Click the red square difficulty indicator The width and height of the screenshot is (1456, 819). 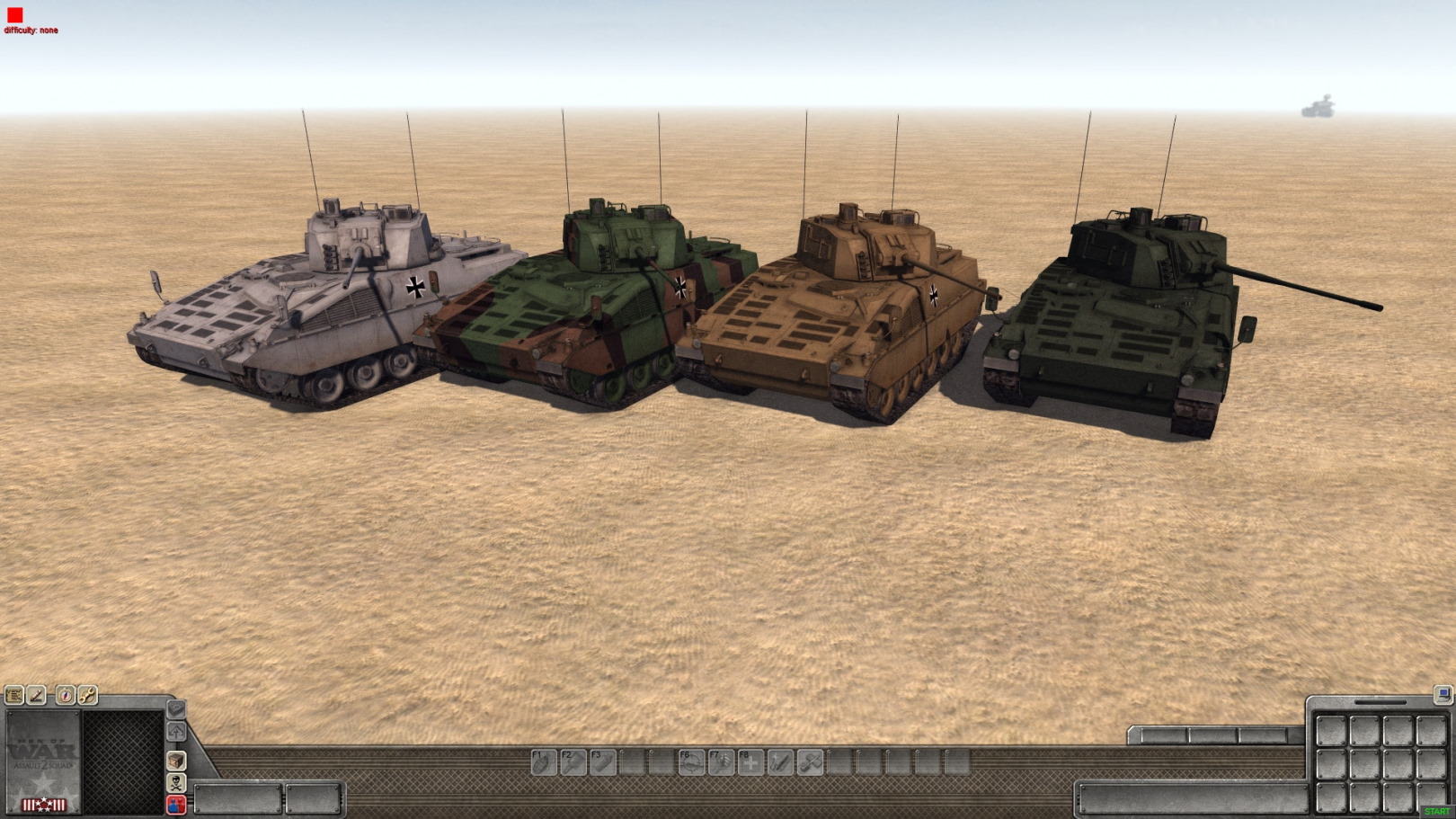click(14, 15)
